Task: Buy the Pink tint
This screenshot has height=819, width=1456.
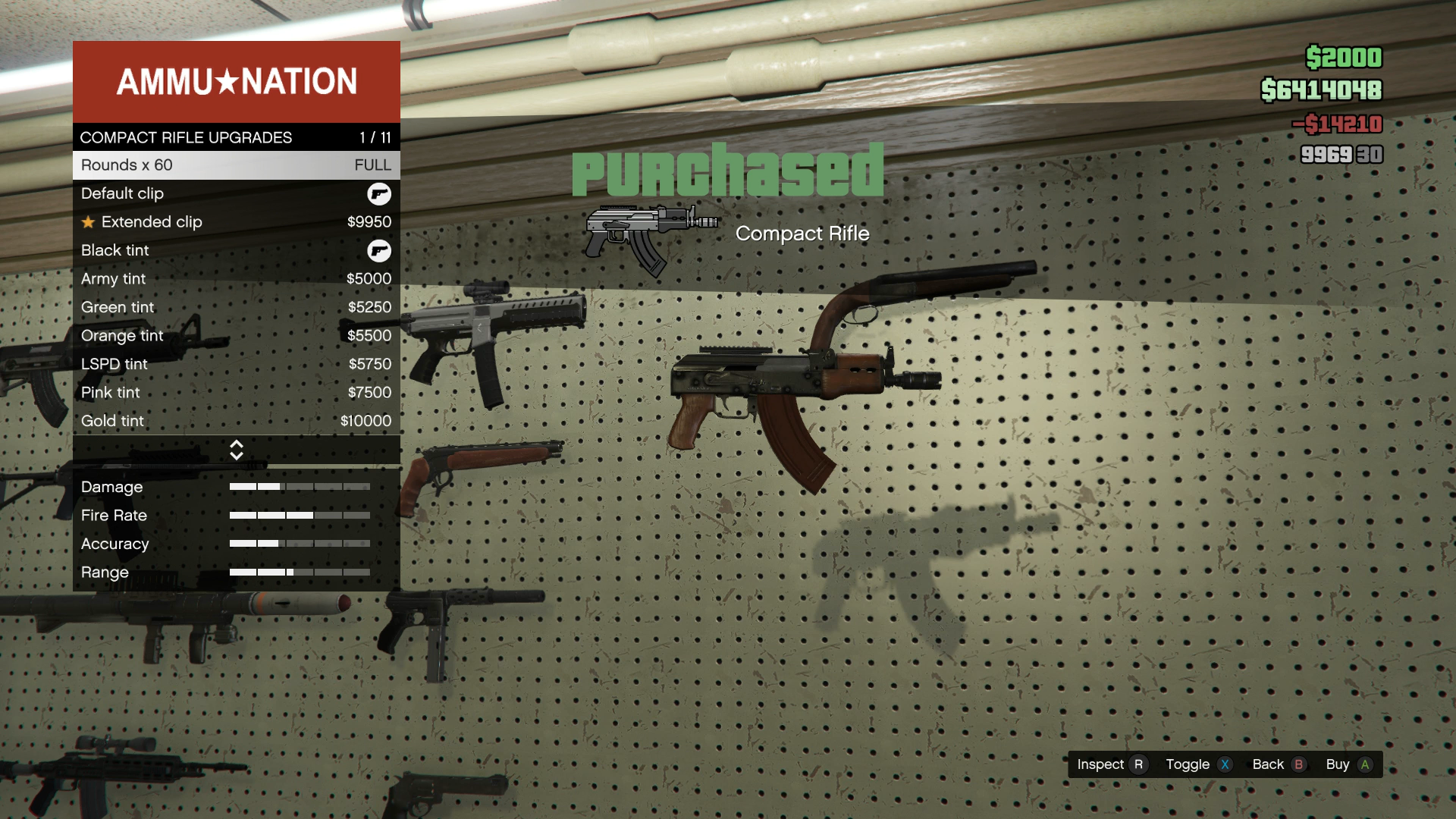Action: pyautogui.click(x=236, y=393)
